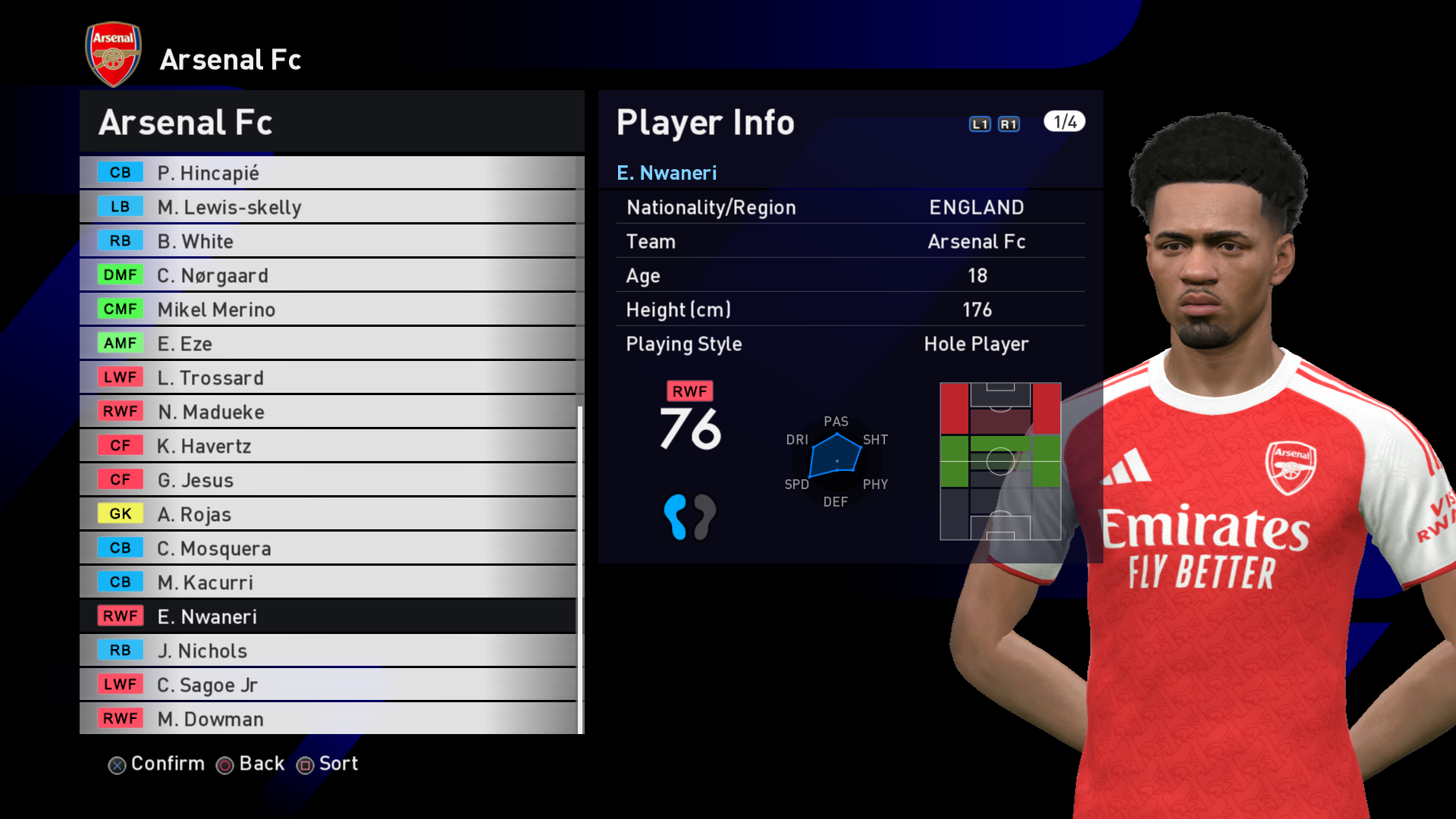
Task: Select J. Nichols from the roster
Action: coord(328,651)
